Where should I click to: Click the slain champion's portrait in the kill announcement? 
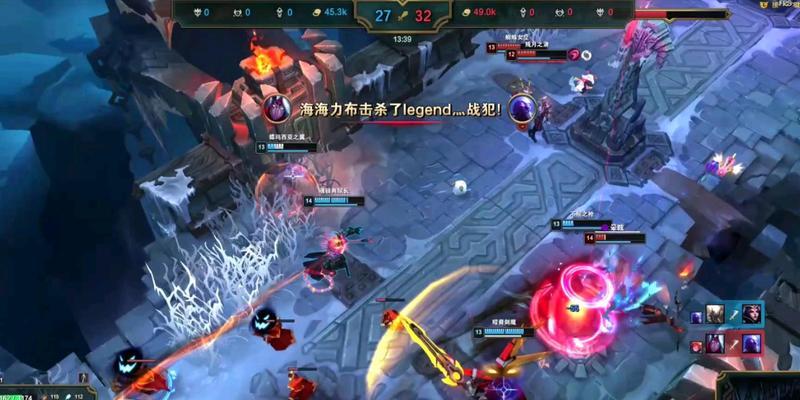click(522, 108)
